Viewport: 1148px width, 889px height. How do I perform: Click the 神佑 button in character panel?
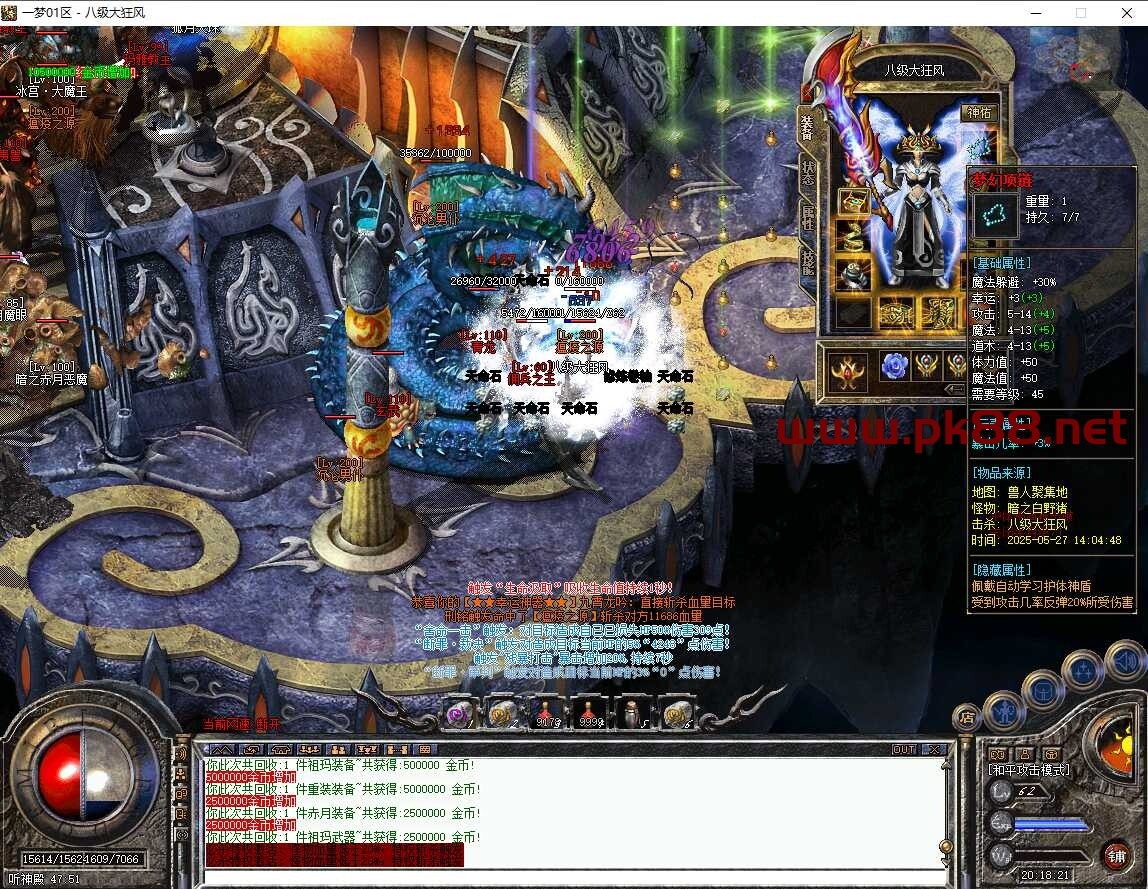978,113
